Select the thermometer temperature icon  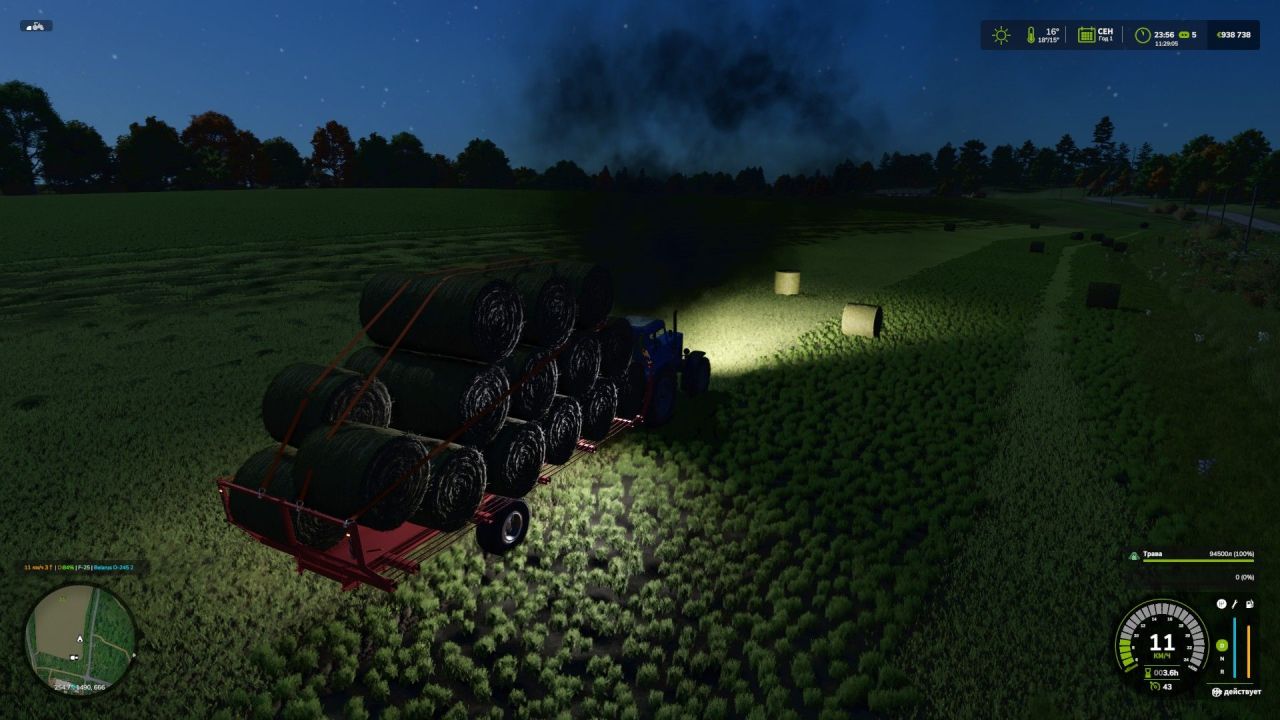1031,33
